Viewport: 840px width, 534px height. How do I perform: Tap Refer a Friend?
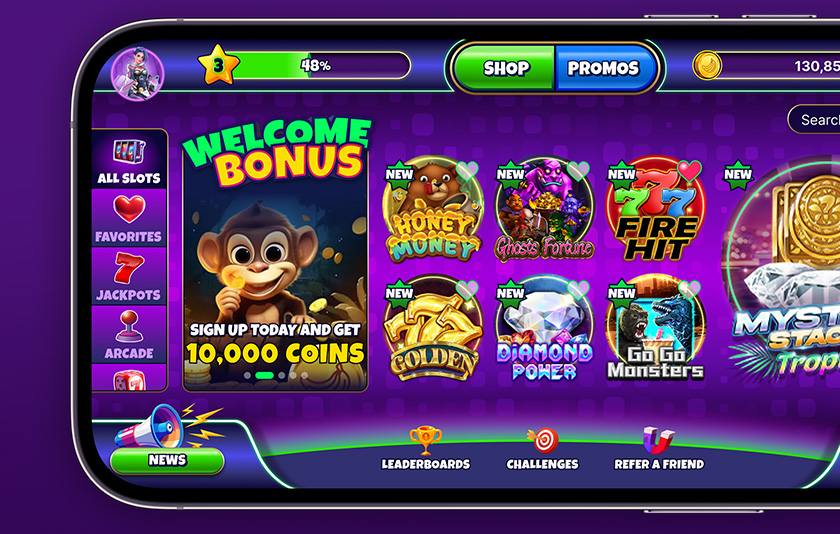(x=658, y=449)
